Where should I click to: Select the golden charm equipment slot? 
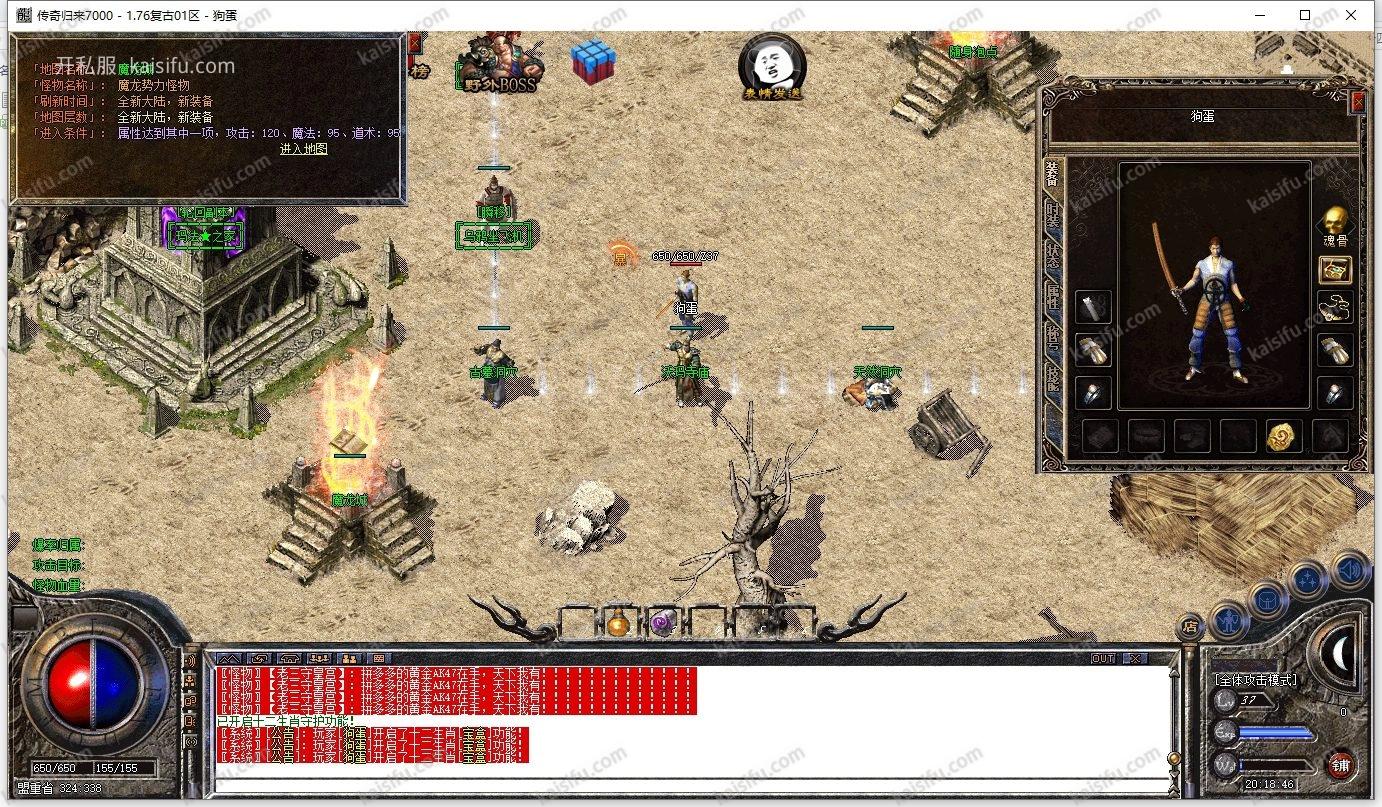[1283, 436]
